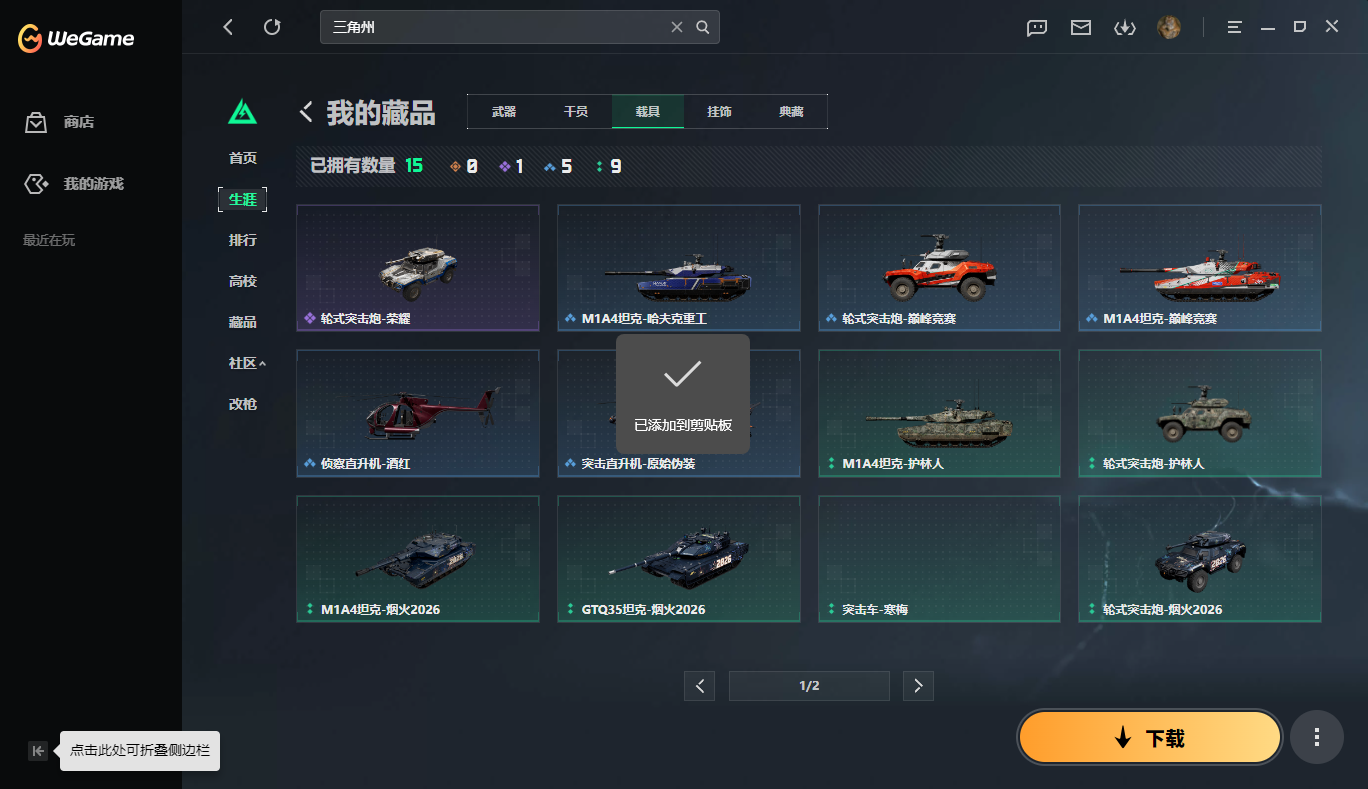Open the three-dot menu beside 下载
This screenshot has height=789, width=1368.
(1317, 737)
